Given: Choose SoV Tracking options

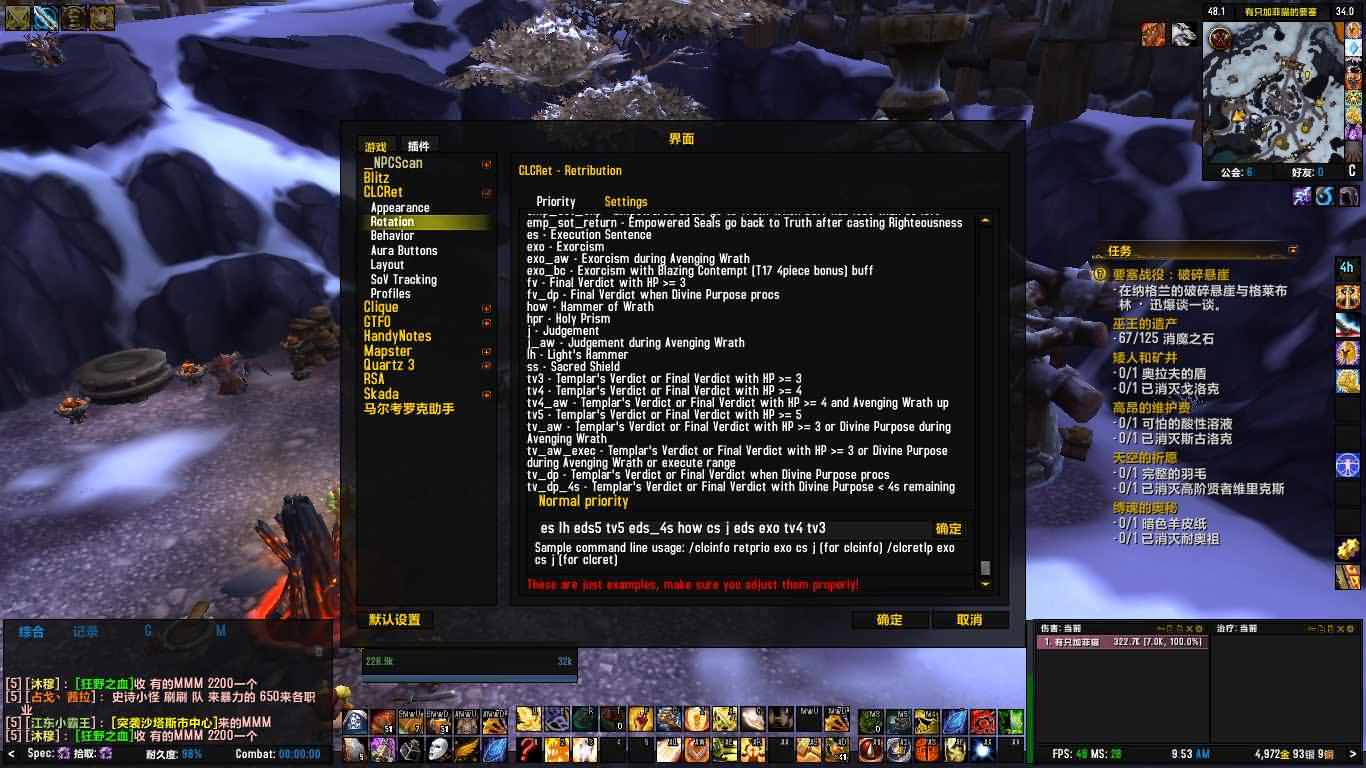Looking at the screenshot, I should [403, 279].
